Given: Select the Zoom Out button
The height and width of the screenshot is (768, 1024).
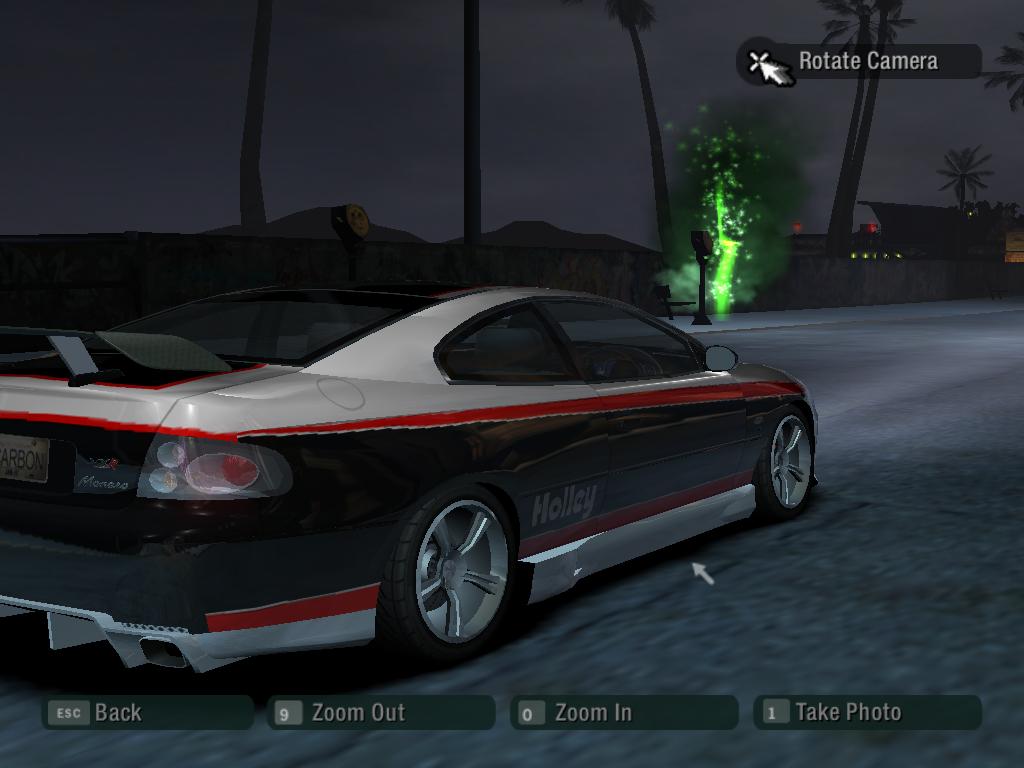Looking at the screenshot, I should tap(380, 713).
